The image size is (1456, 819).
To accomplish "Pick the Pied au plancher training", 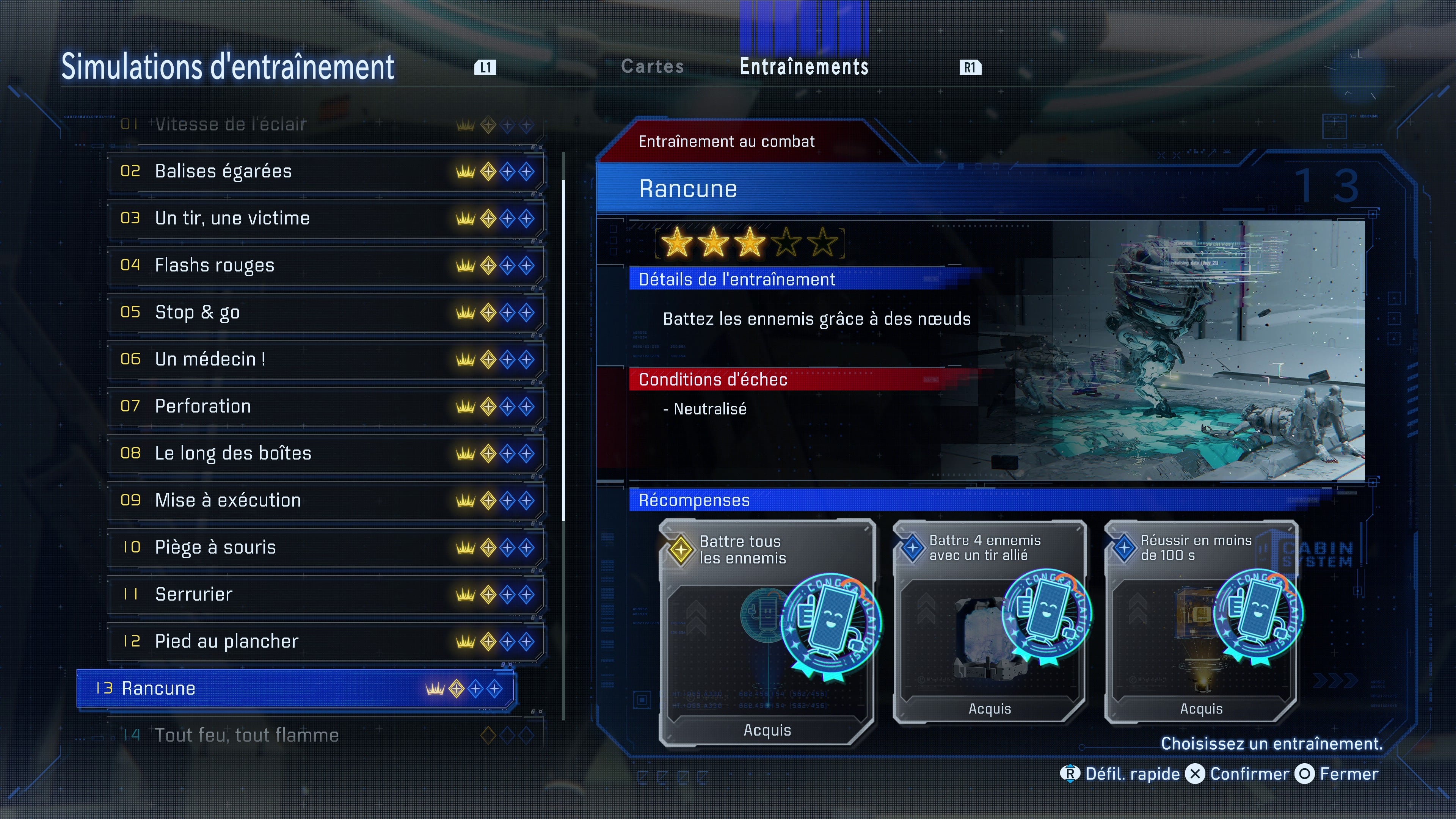I will (325, 641).
